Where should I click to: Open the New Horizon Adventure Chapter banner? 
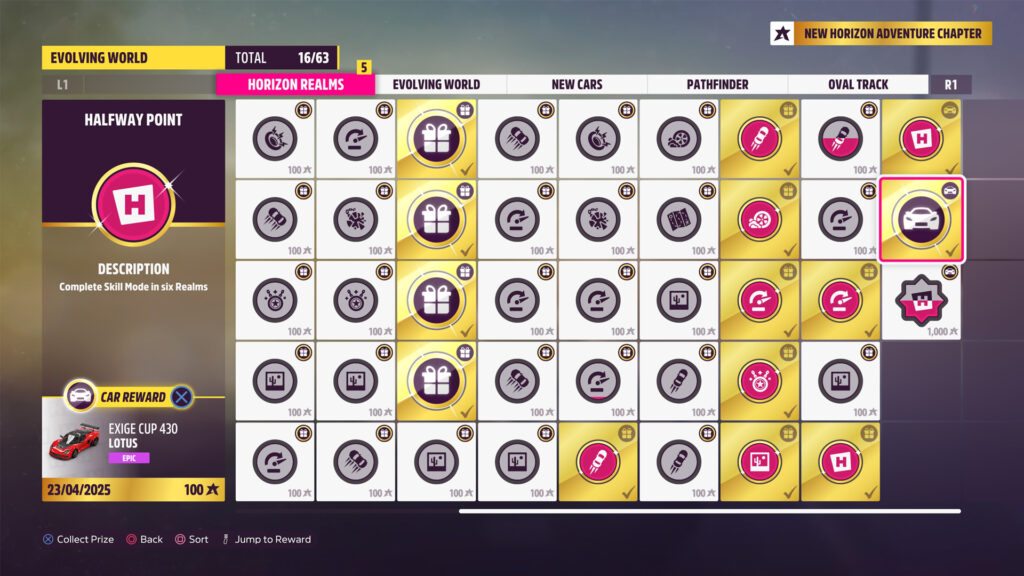click(881, 34)
